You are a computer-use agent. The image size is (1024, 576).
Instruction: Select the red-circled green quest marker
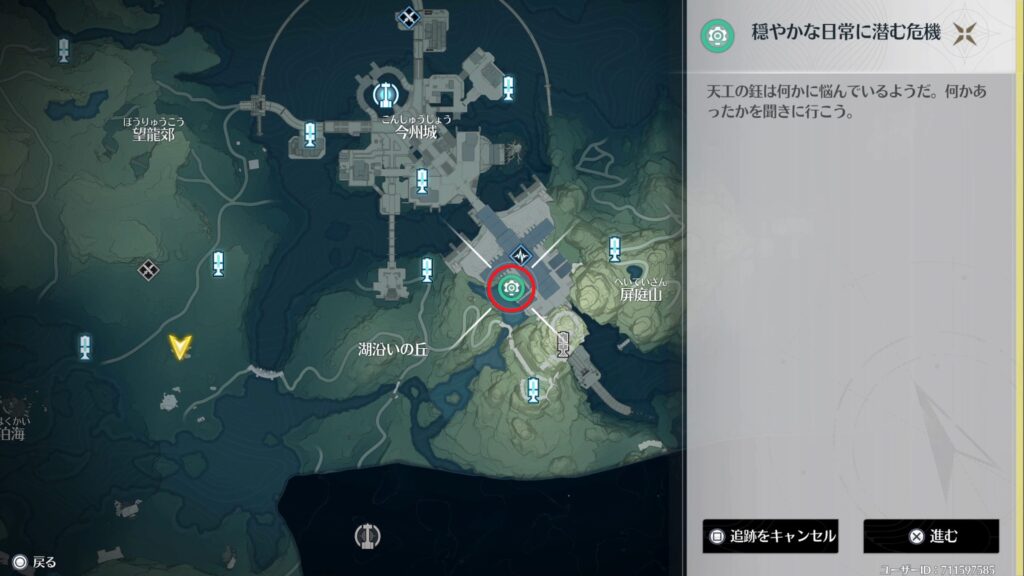511,288
